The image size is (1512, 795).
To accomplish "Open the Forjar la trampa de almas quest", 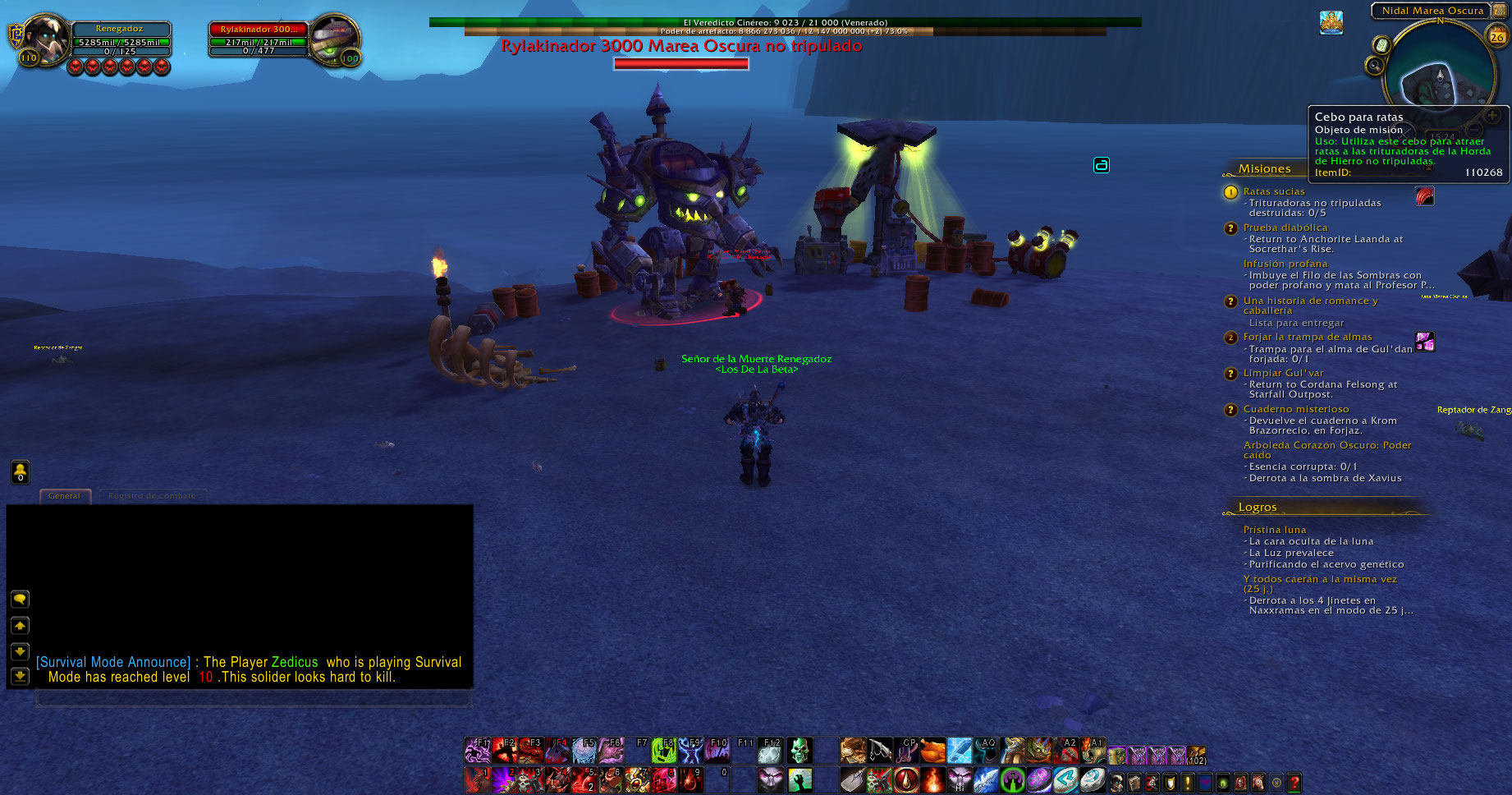I will pyautogui.click(x=1307, y=337).
